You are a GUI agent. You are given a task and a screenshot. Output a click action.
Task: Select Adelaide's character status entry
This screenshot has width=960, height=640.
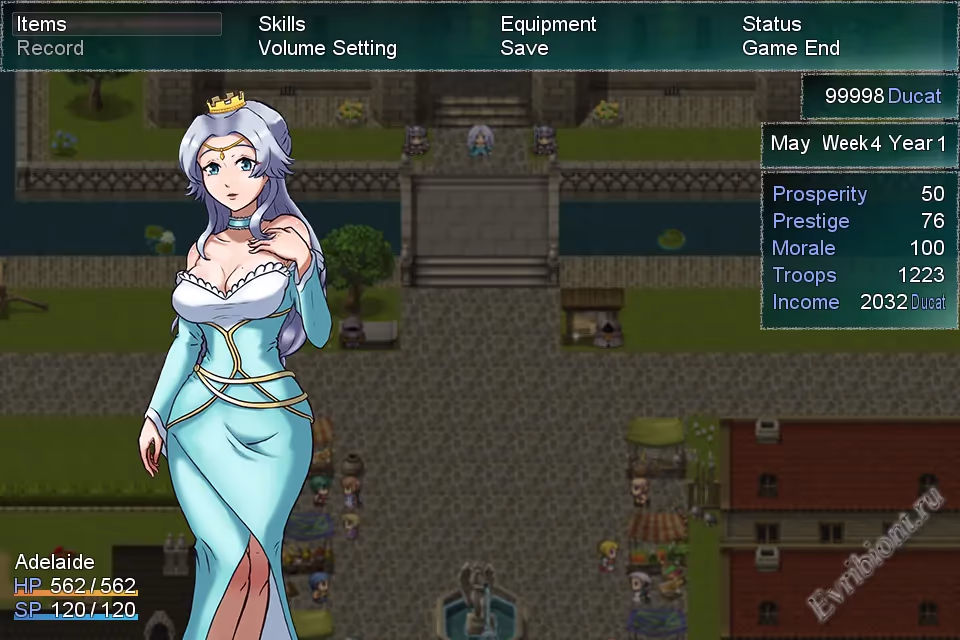(76, 585)
